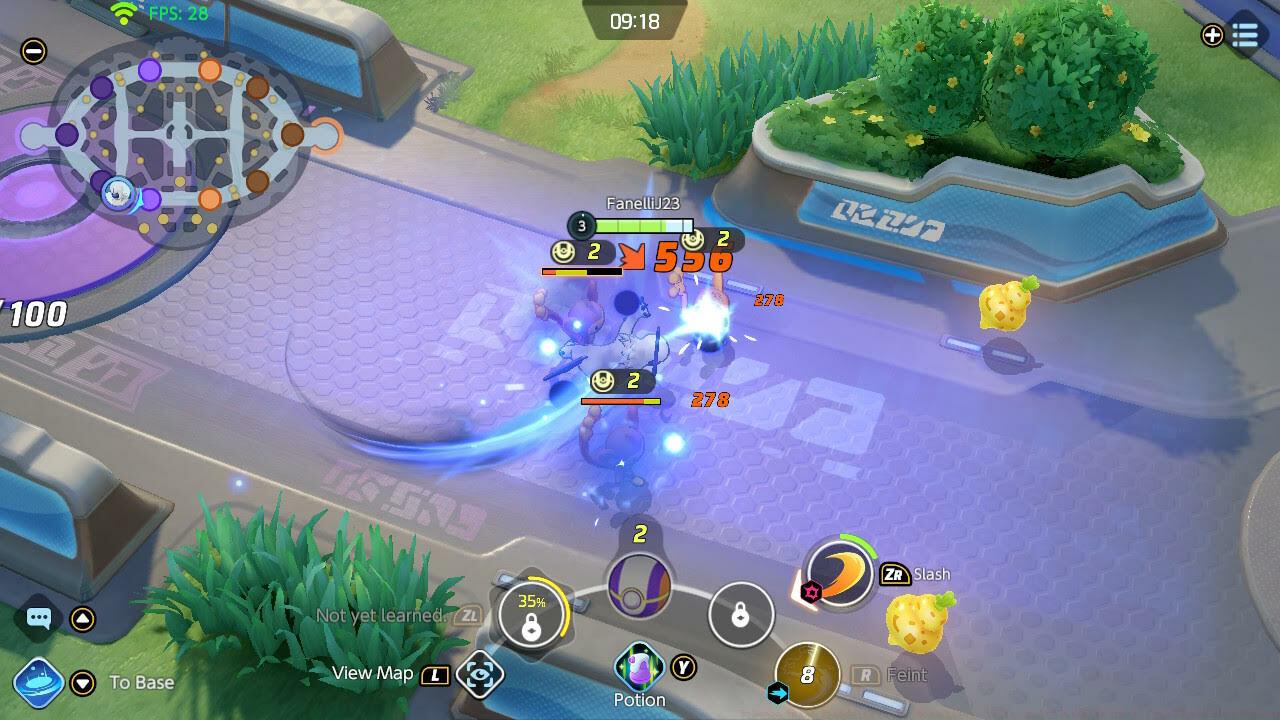The width and height of the screenshot is (1280, 720).
Task: Return using the To Base icon
Action: click(40, 683)
